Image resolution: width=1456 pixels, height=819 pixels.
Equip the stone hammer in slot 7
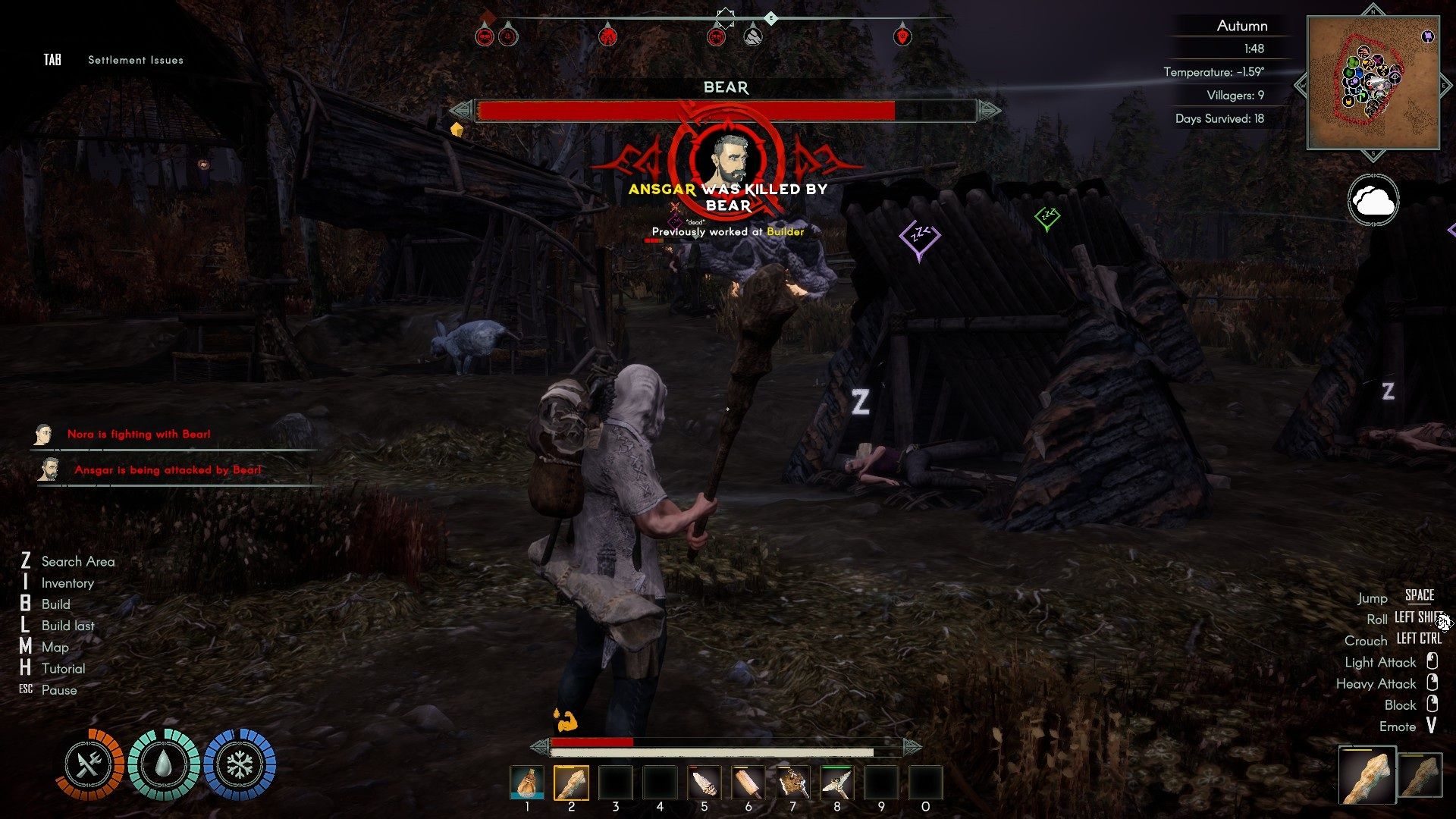(792, 783)
